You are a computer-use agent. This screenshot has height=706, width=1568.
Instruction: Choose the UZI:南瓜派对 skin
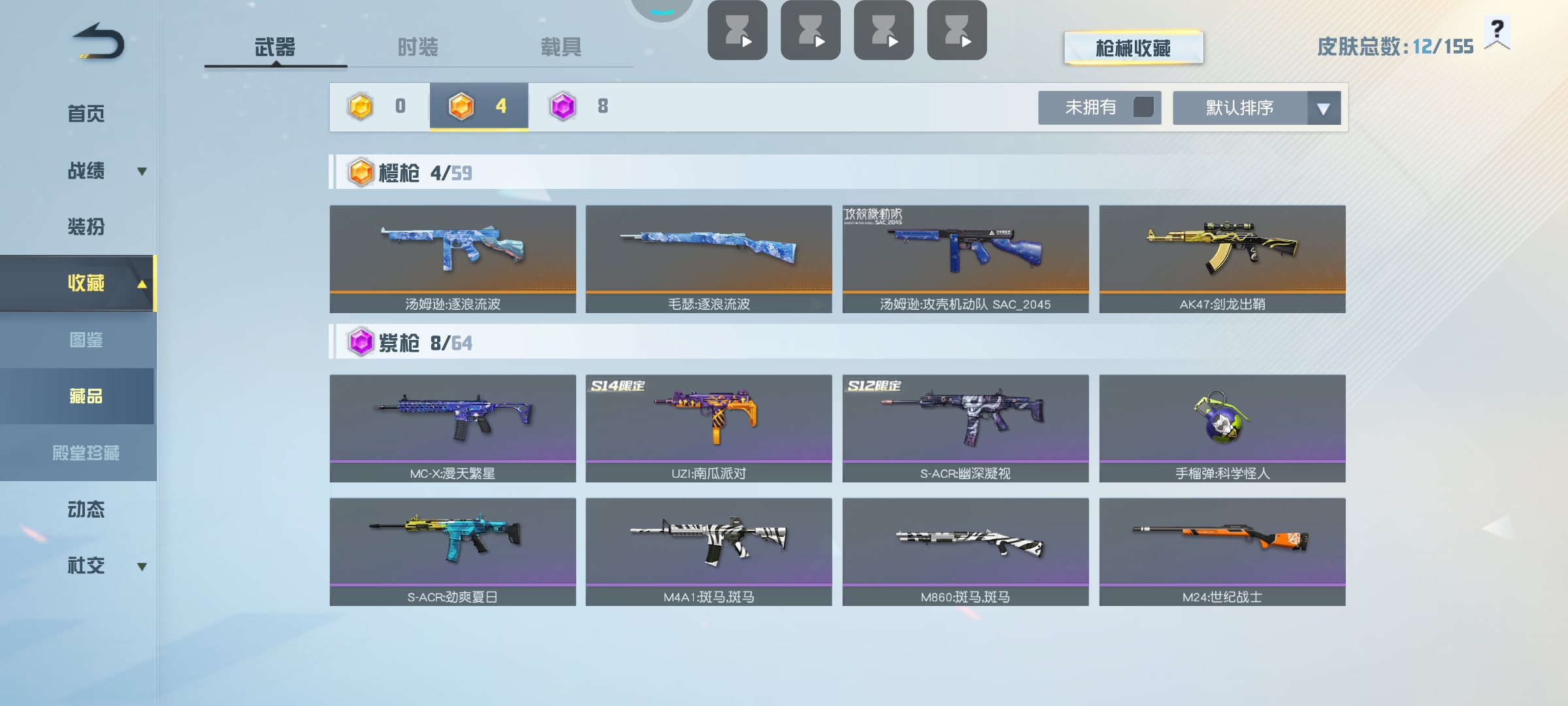pos(708,428)
